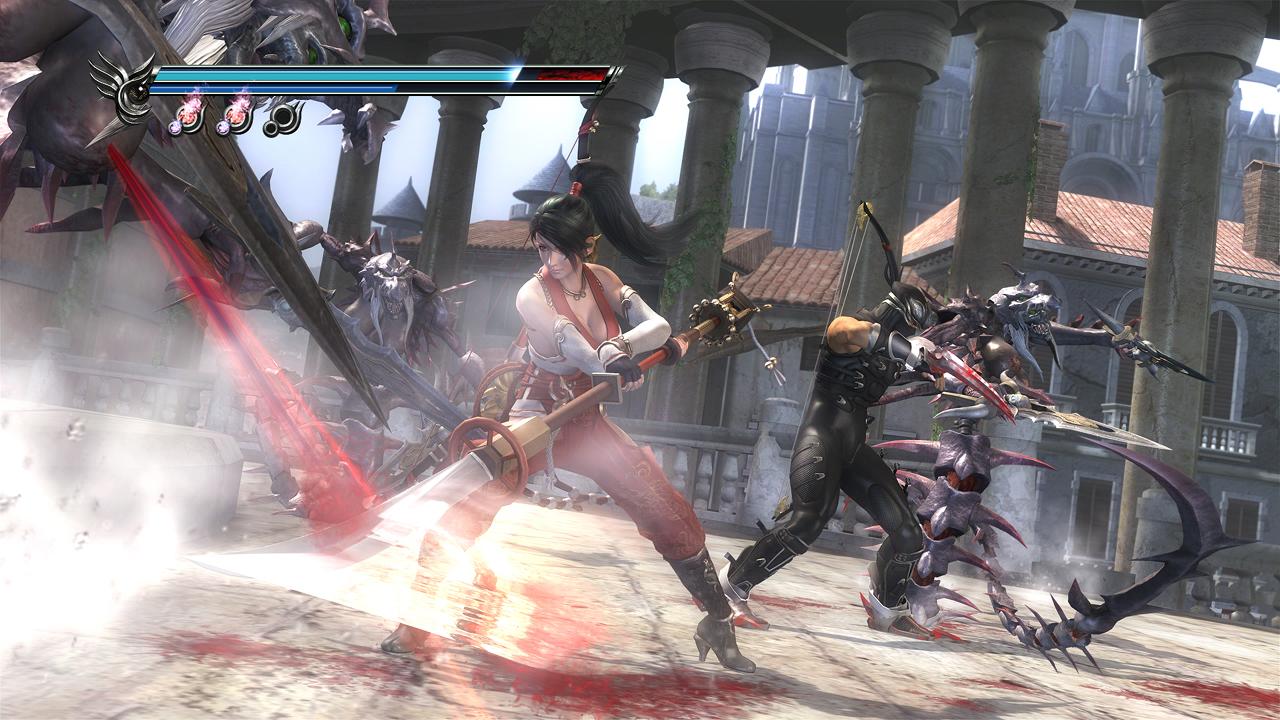1280x720 pixels.
Task: Click the first filled Ninpo orb
Action: (x=187, y=118)
